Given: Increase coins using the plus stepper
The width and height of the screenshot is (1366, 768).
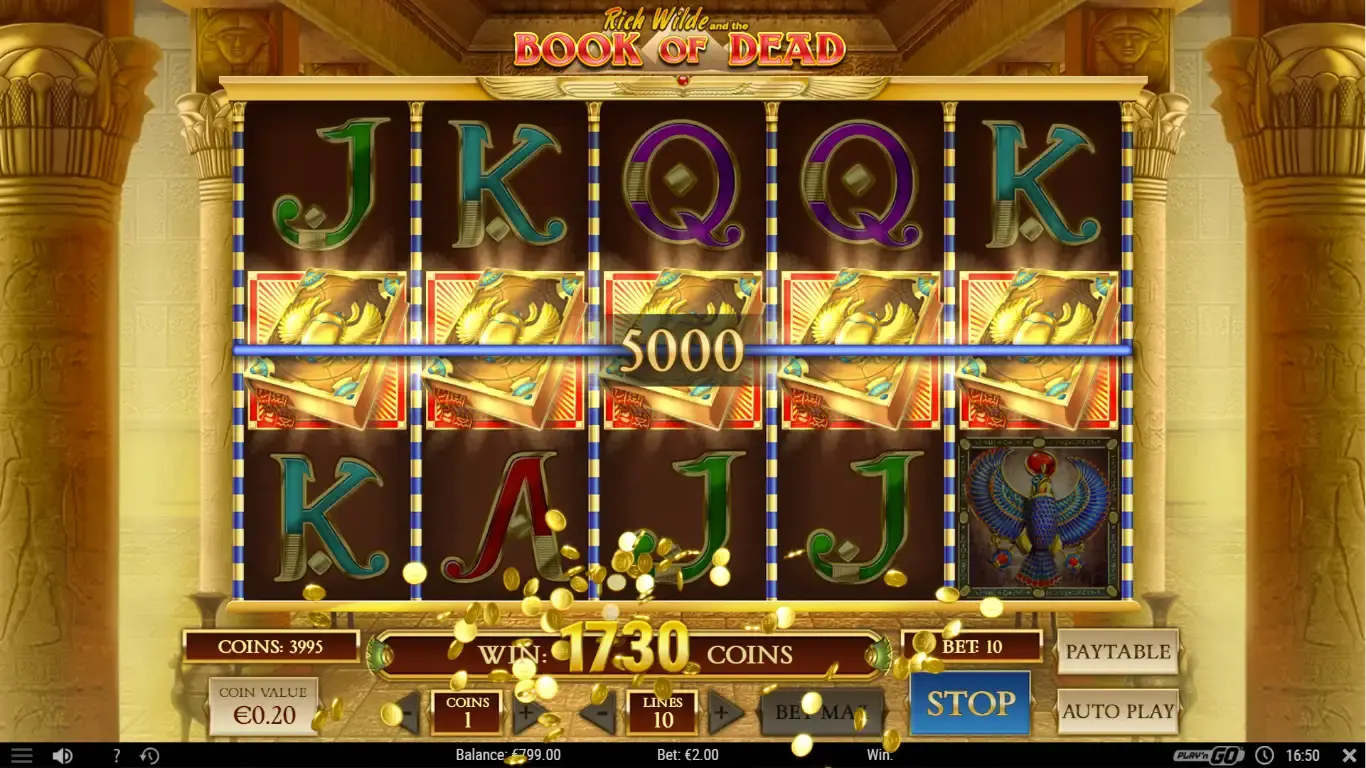Looking at the screenshot, I should 524,714.
